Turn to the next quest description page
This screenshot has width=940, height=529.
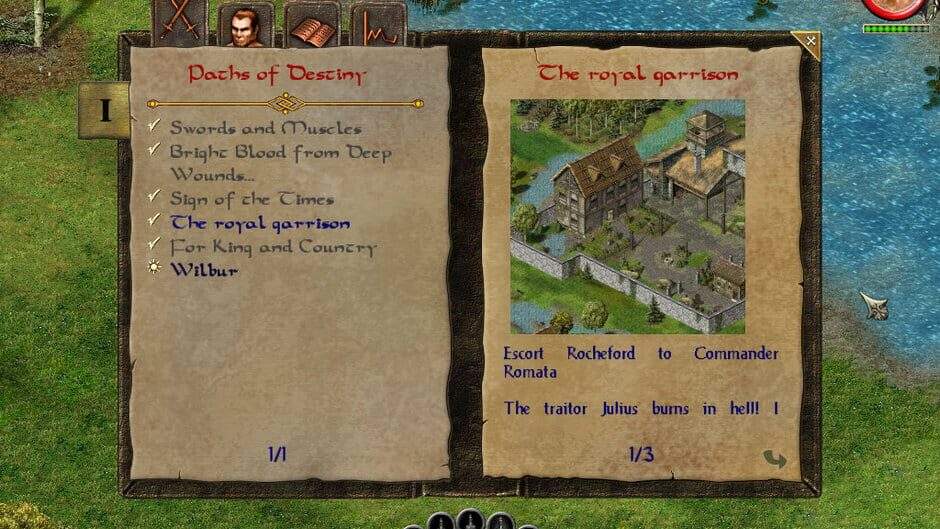click(x=774, y=459)
